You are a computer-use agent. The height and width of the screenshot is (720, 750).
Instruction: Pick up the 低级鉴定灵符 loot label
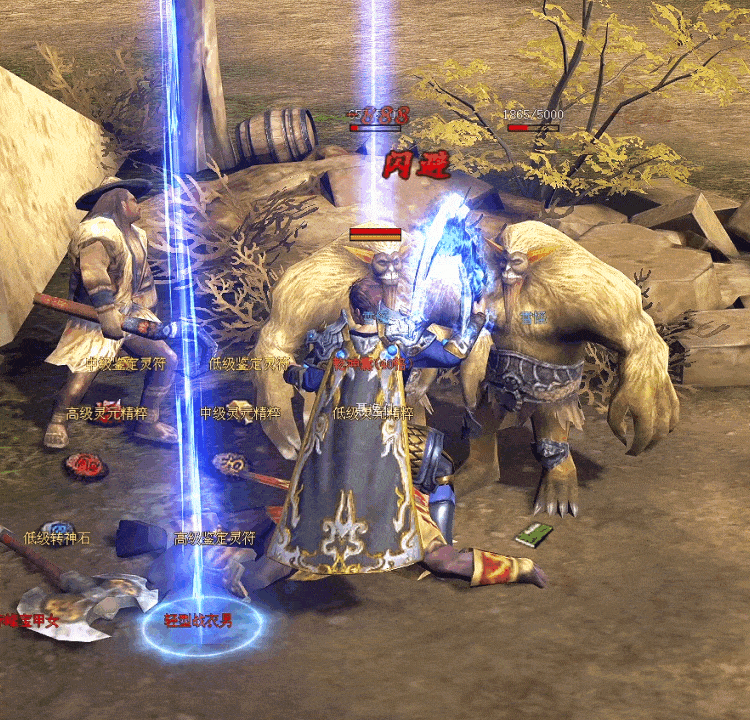(248, 364)
